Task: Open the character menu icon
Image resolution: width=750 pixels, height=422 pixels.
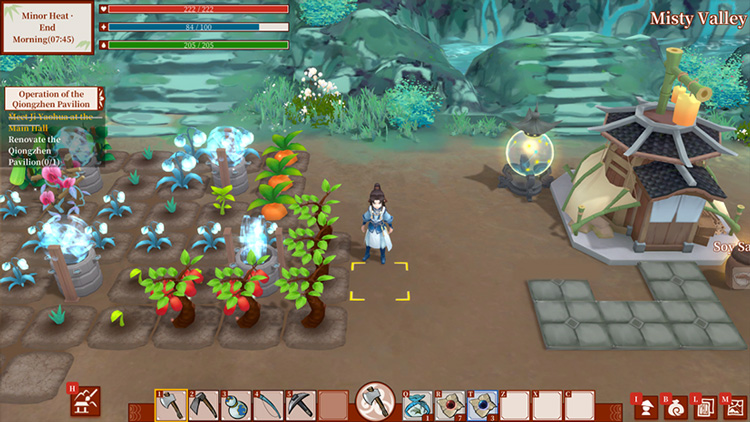Action: [647, 405]
